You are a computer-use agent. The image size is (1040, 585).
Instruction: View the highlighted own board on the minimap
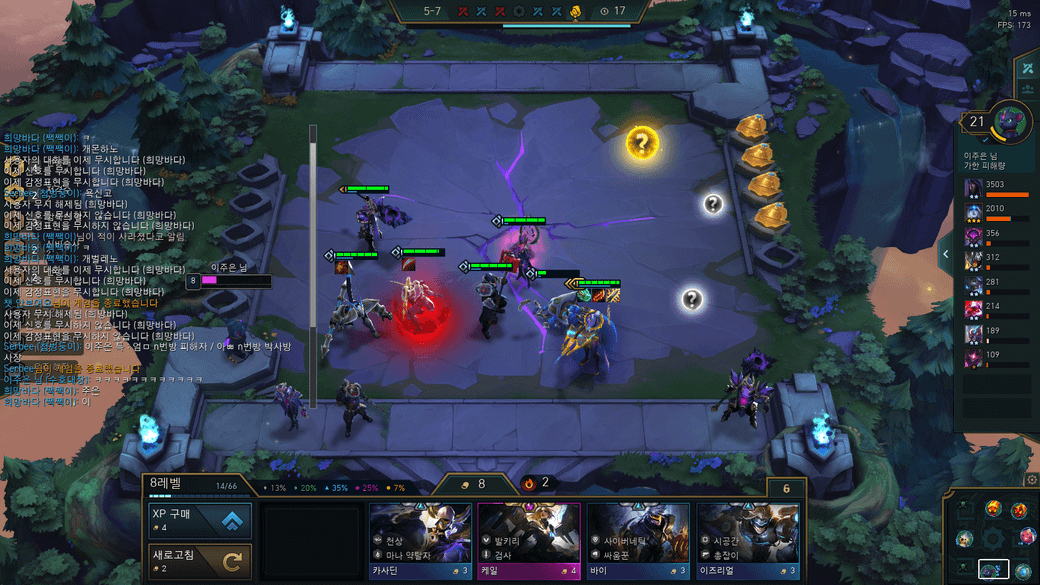pos(993,570)
